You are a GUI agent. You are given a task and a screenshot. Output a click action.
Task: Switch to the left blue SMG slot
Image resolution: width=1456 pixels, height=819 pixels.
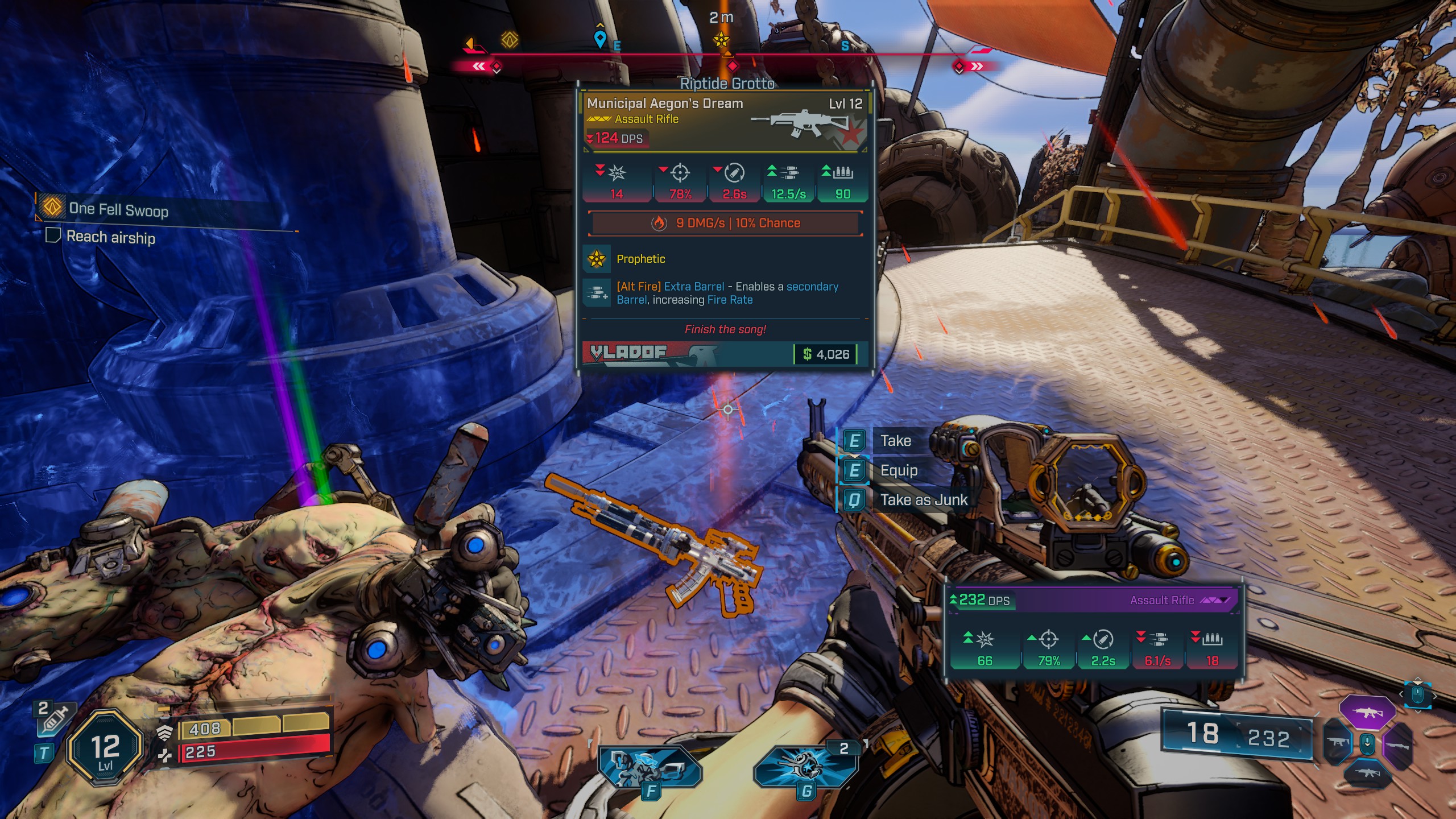[x=1338, y=742]
